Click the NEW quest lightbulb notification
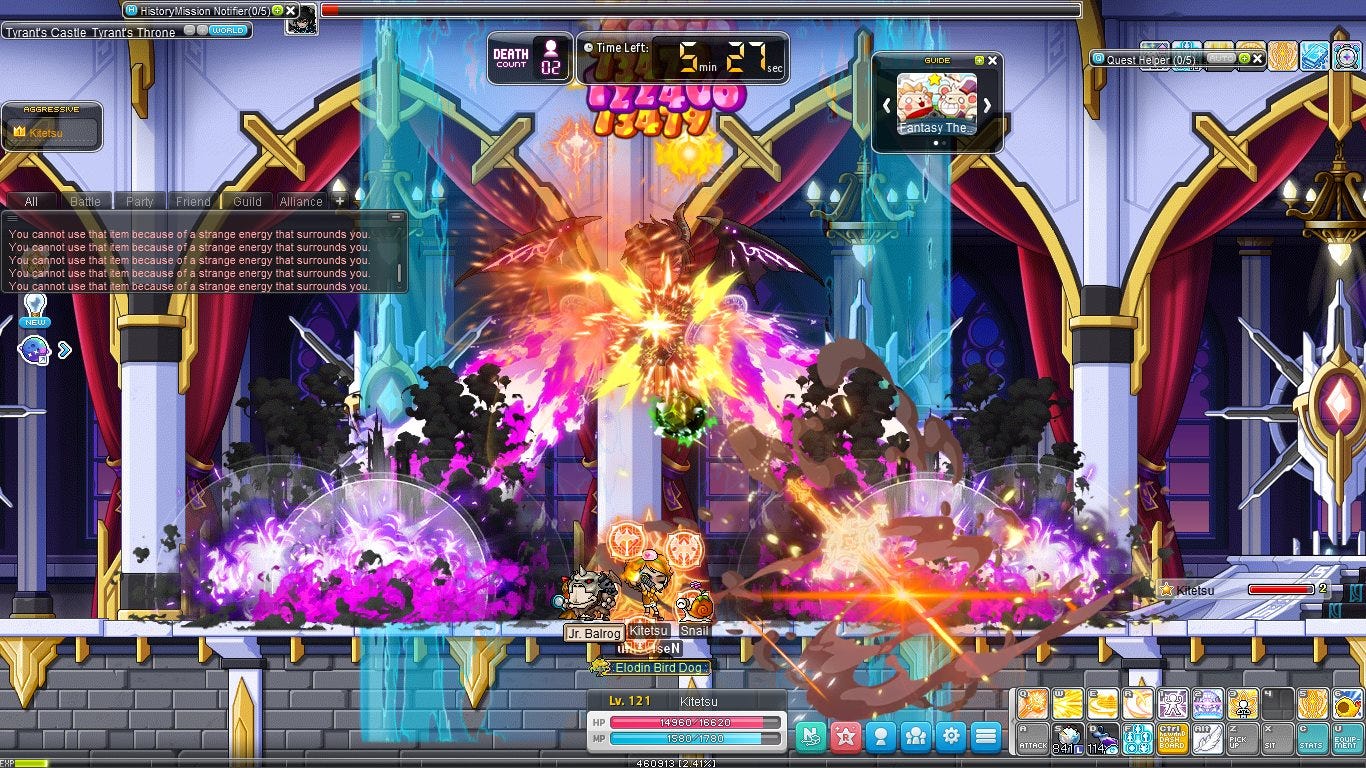This screenshot has width=1366, height=768. tap(34, 307)
